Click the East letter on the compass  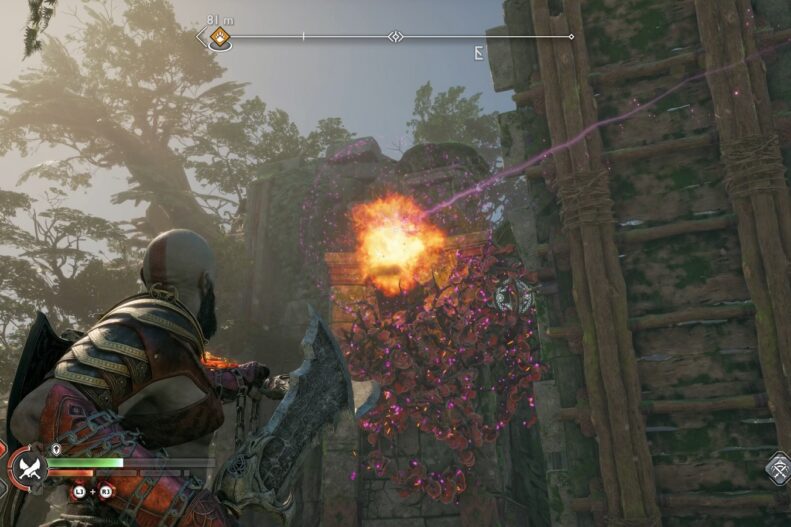479,52
